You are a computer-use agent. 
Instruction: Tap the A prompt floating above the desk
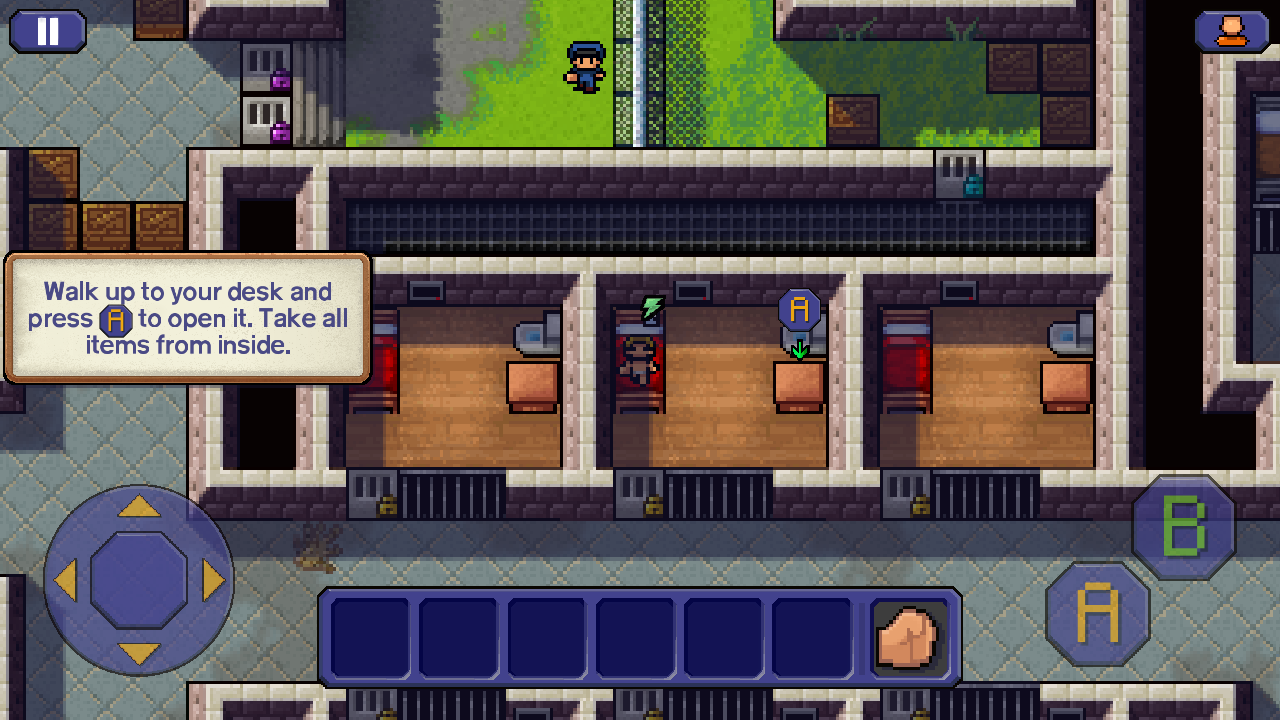798,309
